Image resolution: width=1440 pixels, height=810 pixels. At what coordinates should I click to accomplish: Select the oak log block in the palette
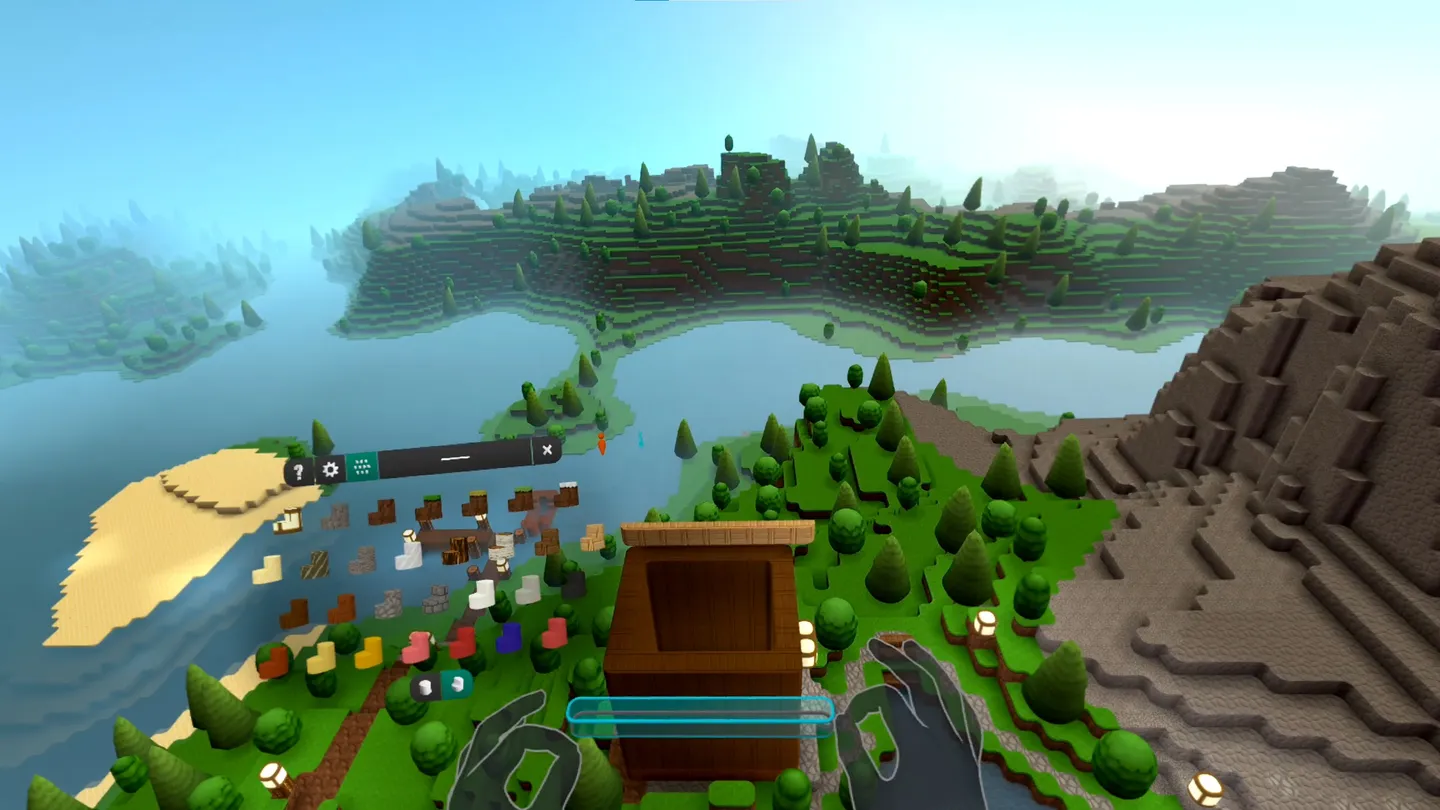coord(457,548)
